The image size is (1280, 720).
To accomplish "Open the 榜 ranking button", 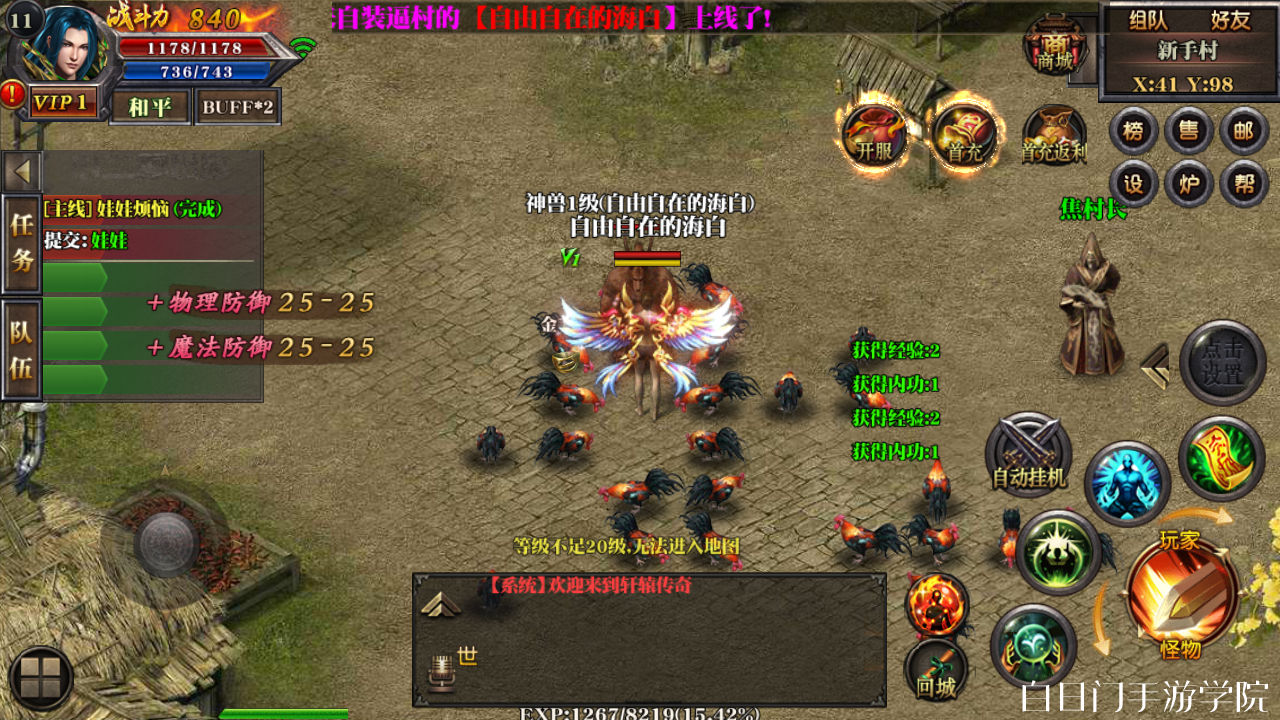I will pyautogui.click(x=1133, y=131).
